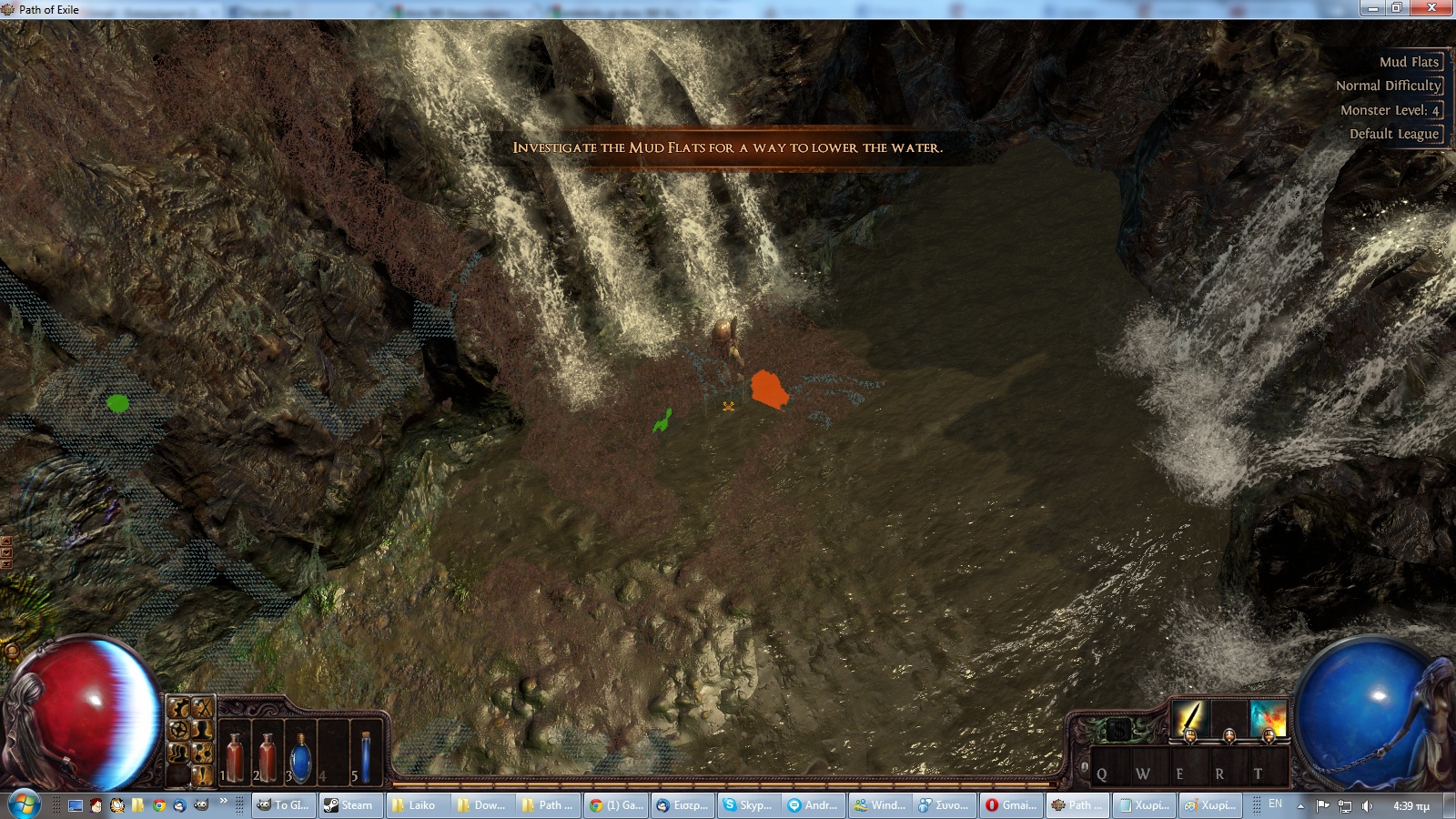Open skill selection orb on the empty middle slot
Viewport: 1456px width, 819px height.
pos(1229,735)
